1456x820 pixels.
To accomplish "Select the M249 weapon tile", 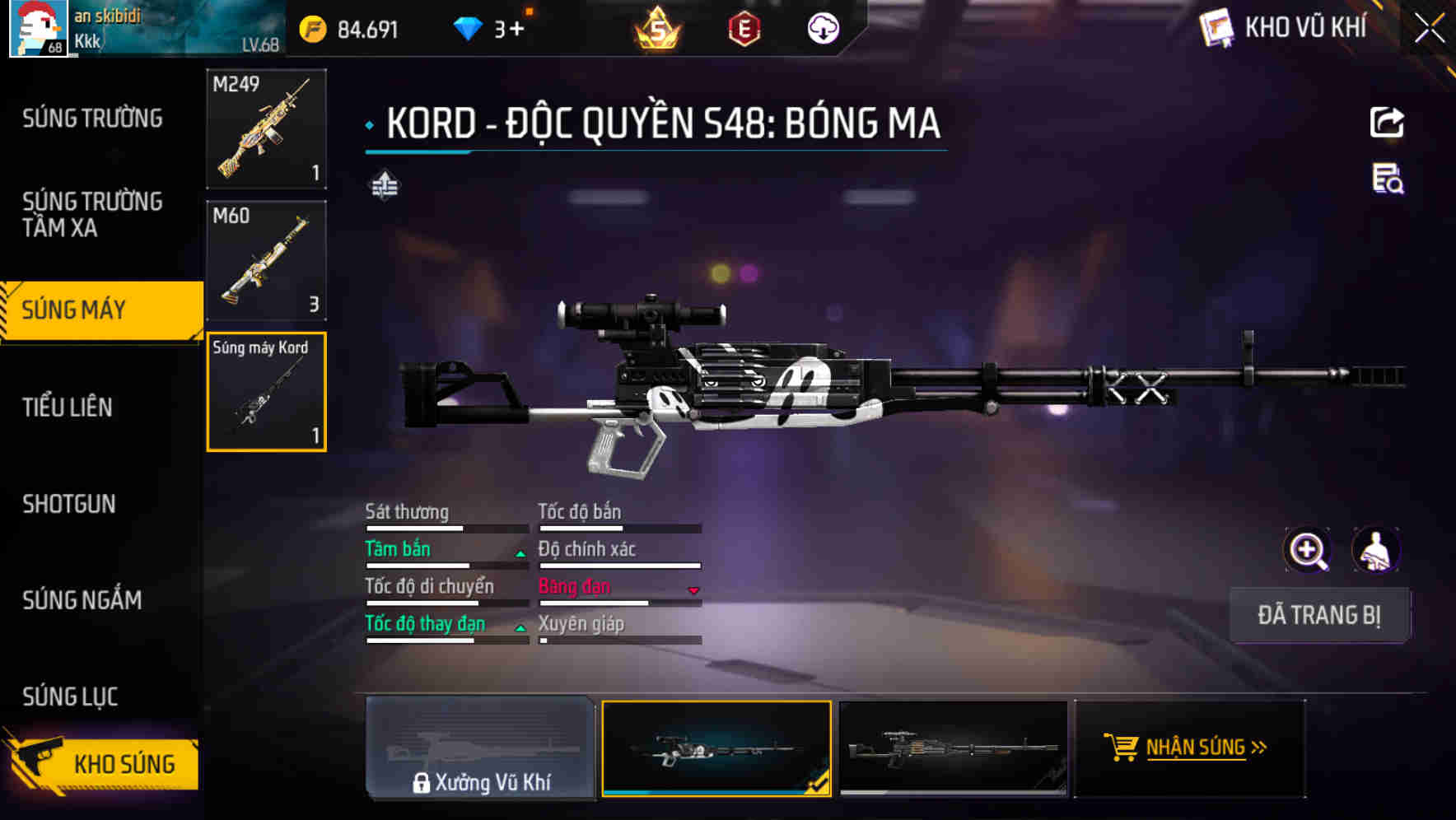I will pyautogui.click(x=266, y=128).
